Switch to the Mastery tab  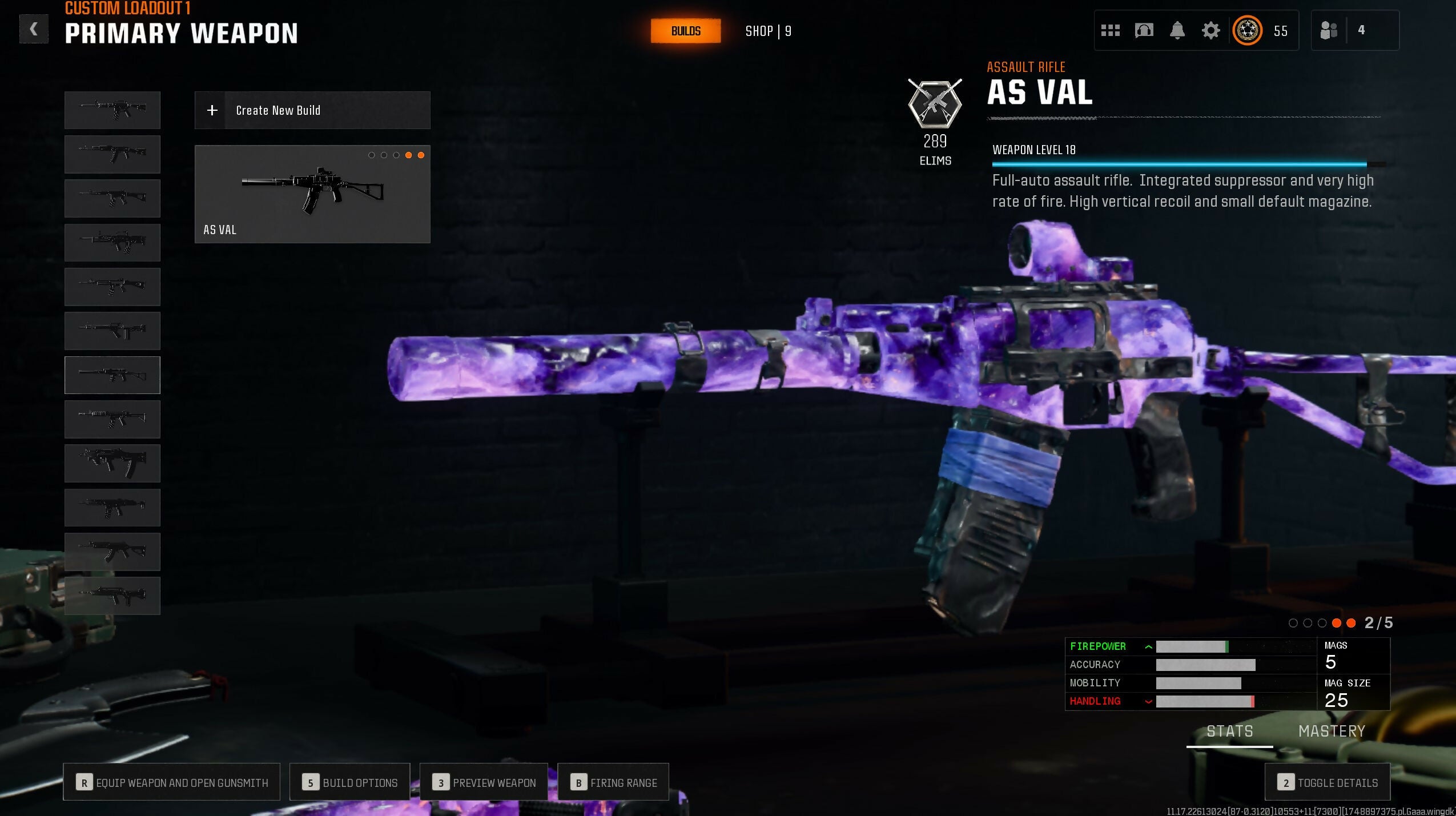pos(1332,731)
